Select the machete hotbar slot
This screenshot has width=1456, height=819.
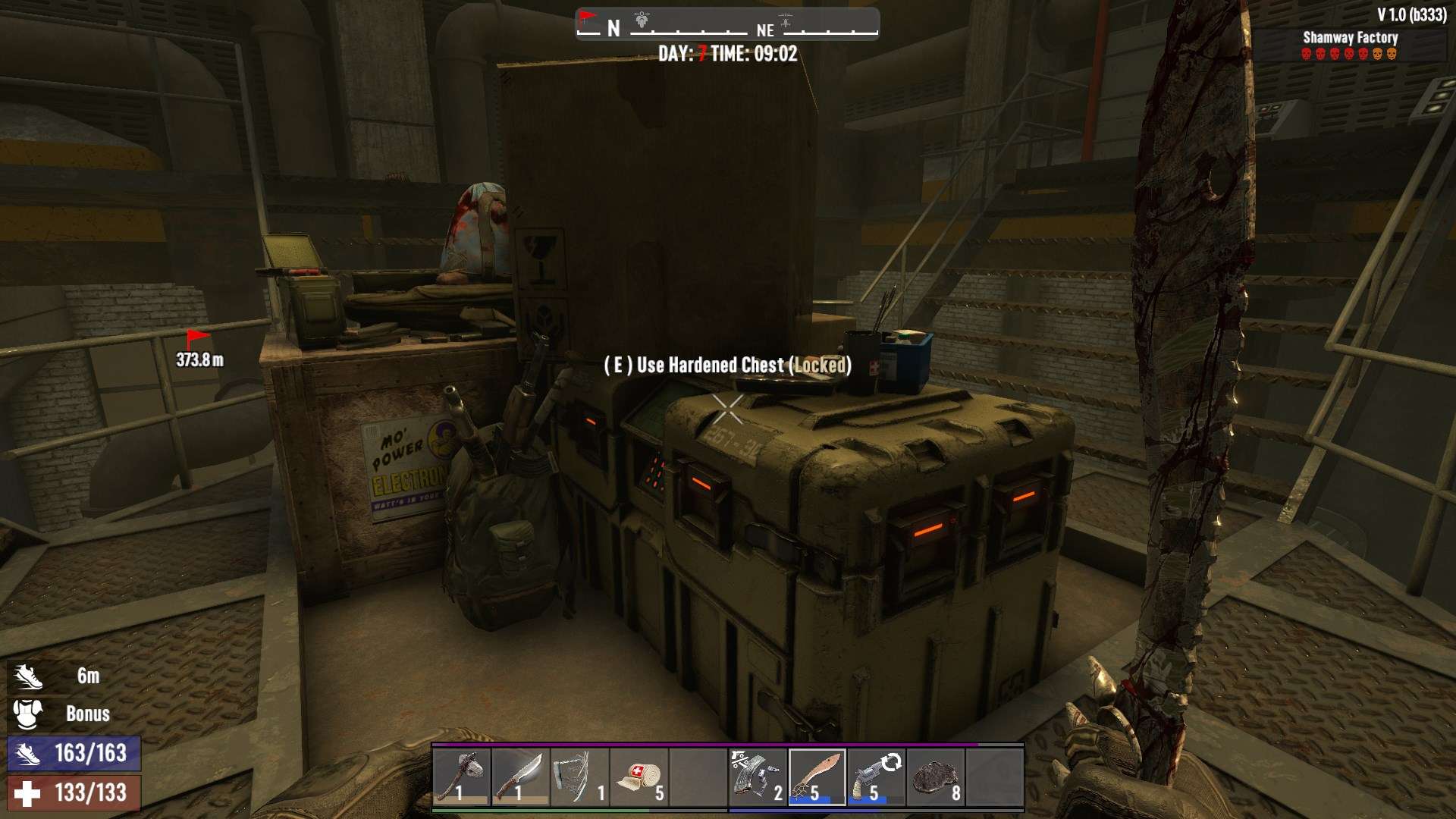[x=817, y=777]
